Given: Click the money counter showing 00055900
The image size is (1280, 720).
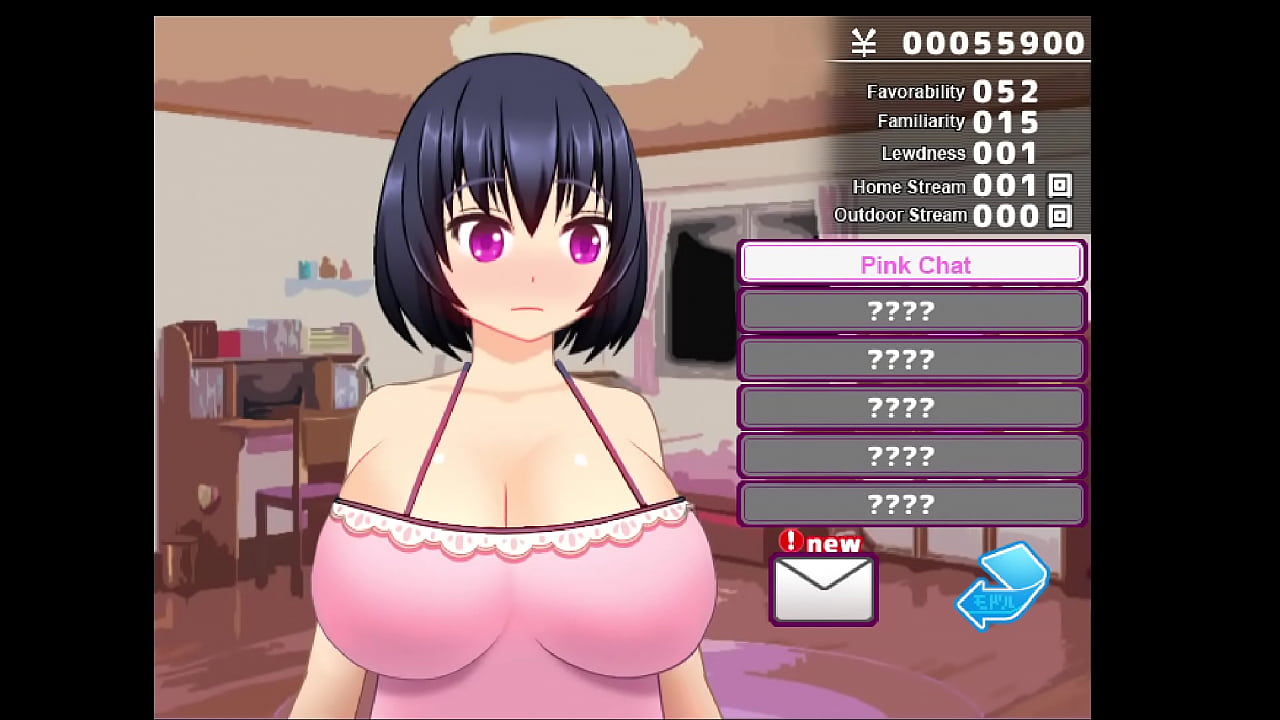Looking at the screenshot, I should click(993, 42).
